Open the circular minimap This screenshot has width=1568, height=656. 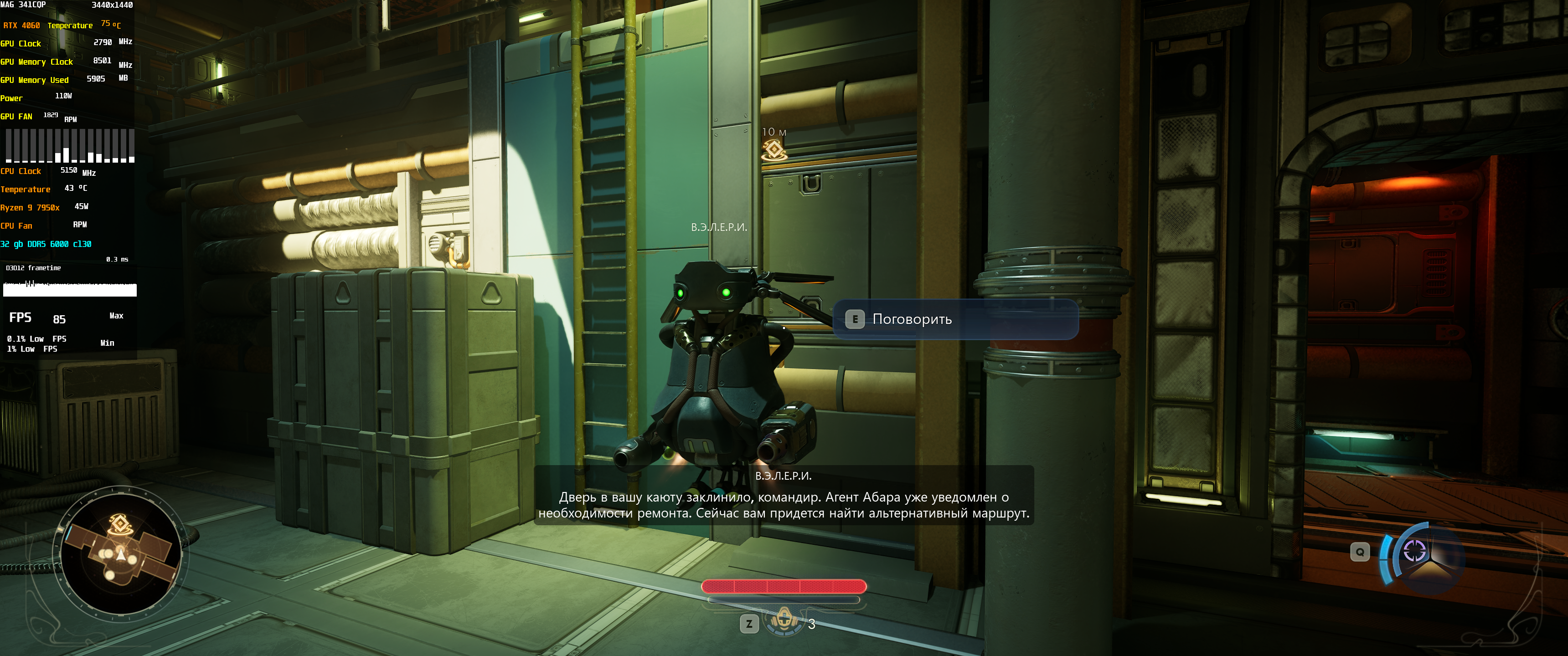120,553
